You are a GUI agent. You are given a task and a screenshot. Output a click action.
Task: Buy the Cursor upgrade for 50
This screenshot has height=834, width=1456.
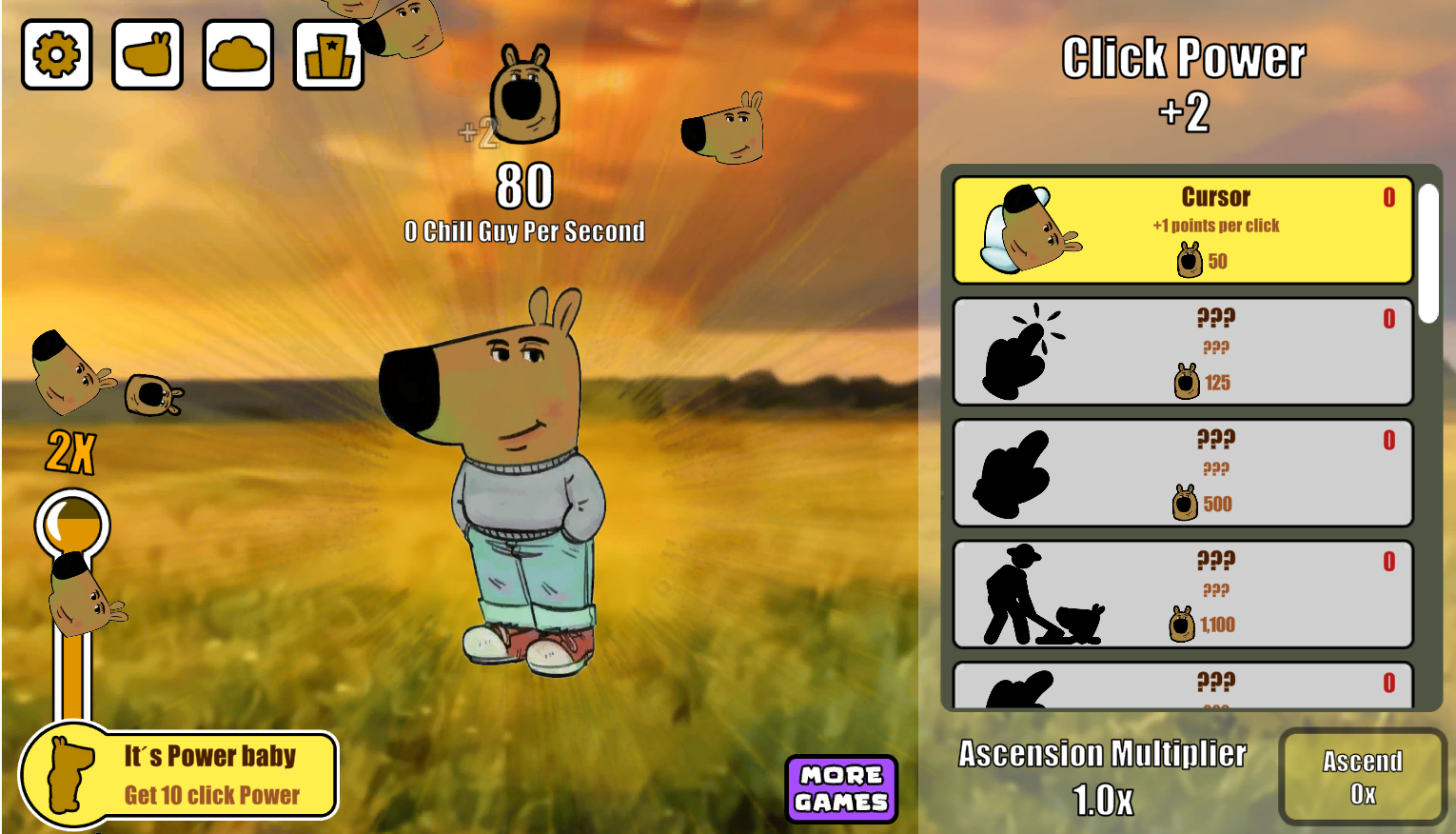coord(1182,230)
